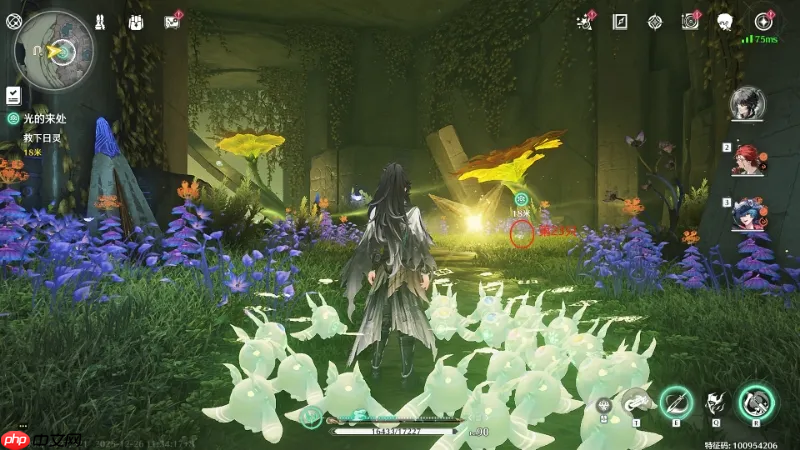Open the character figures icon in top bar
800x450 pixels.
[x=101, y=21]
